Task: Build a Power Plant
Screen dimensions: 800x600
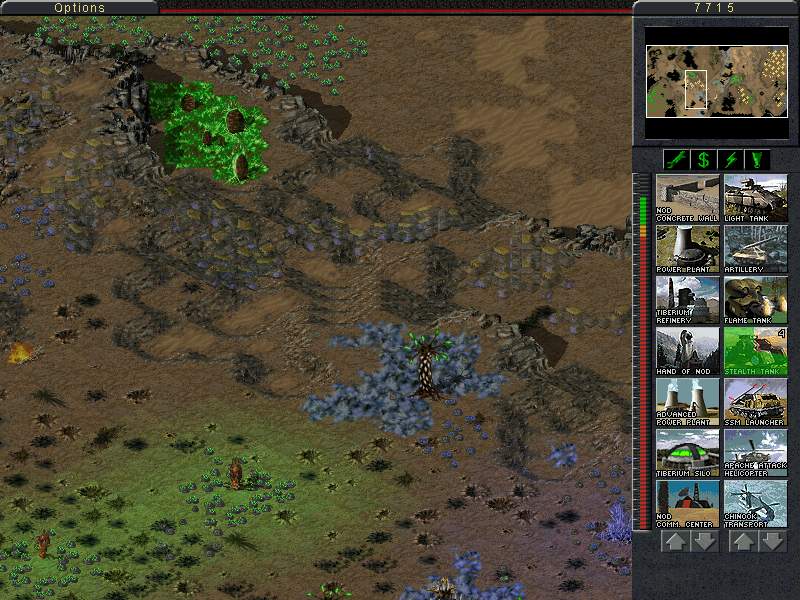Action: point(687,249)
